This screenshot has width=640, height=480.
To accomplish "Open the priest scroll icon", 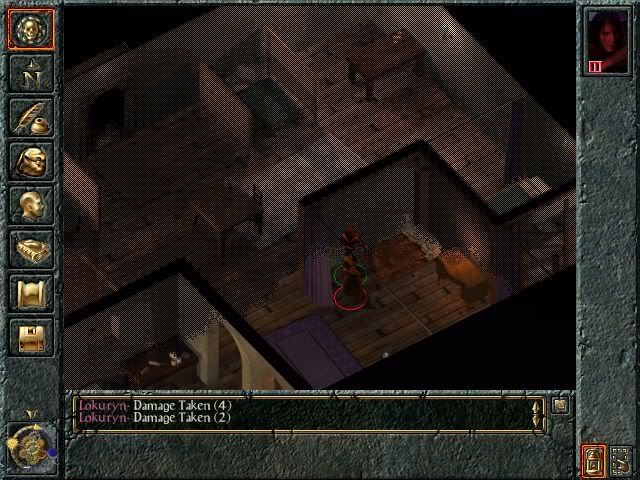I will pyautogui.click(x=30, y=293).
